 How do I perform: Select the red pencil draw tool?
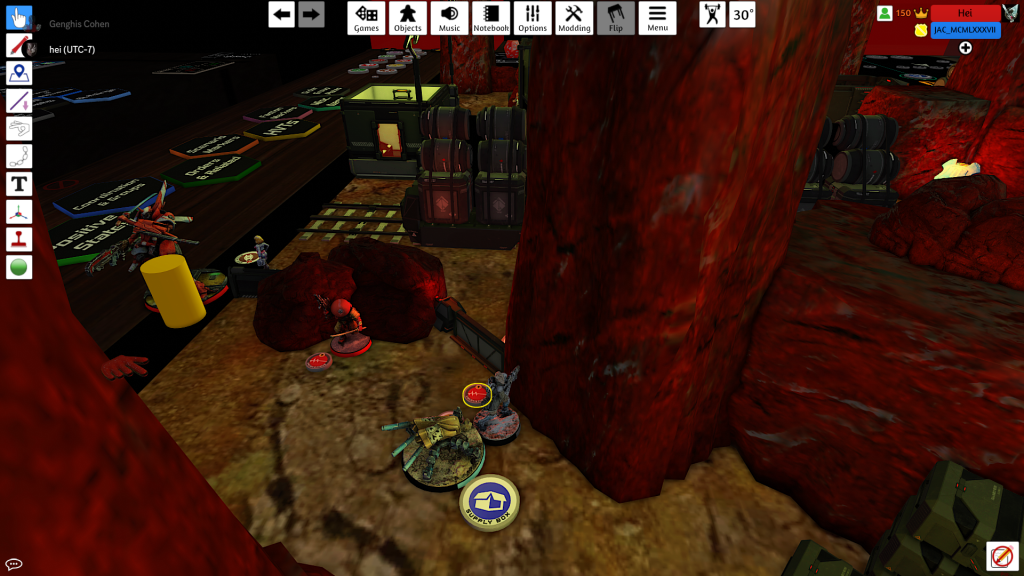(19, 45)
